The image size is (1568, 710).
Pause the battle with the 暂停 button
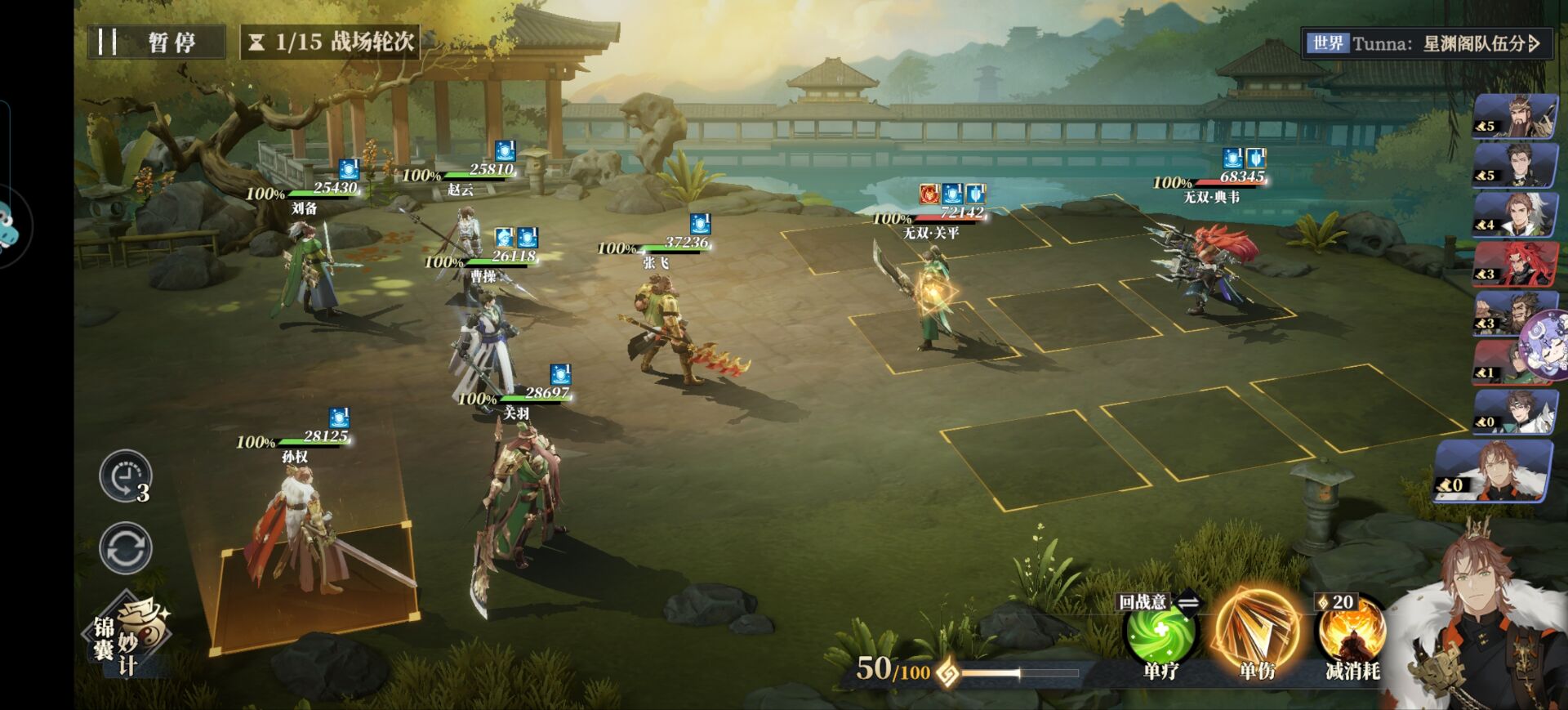[156, 42]
